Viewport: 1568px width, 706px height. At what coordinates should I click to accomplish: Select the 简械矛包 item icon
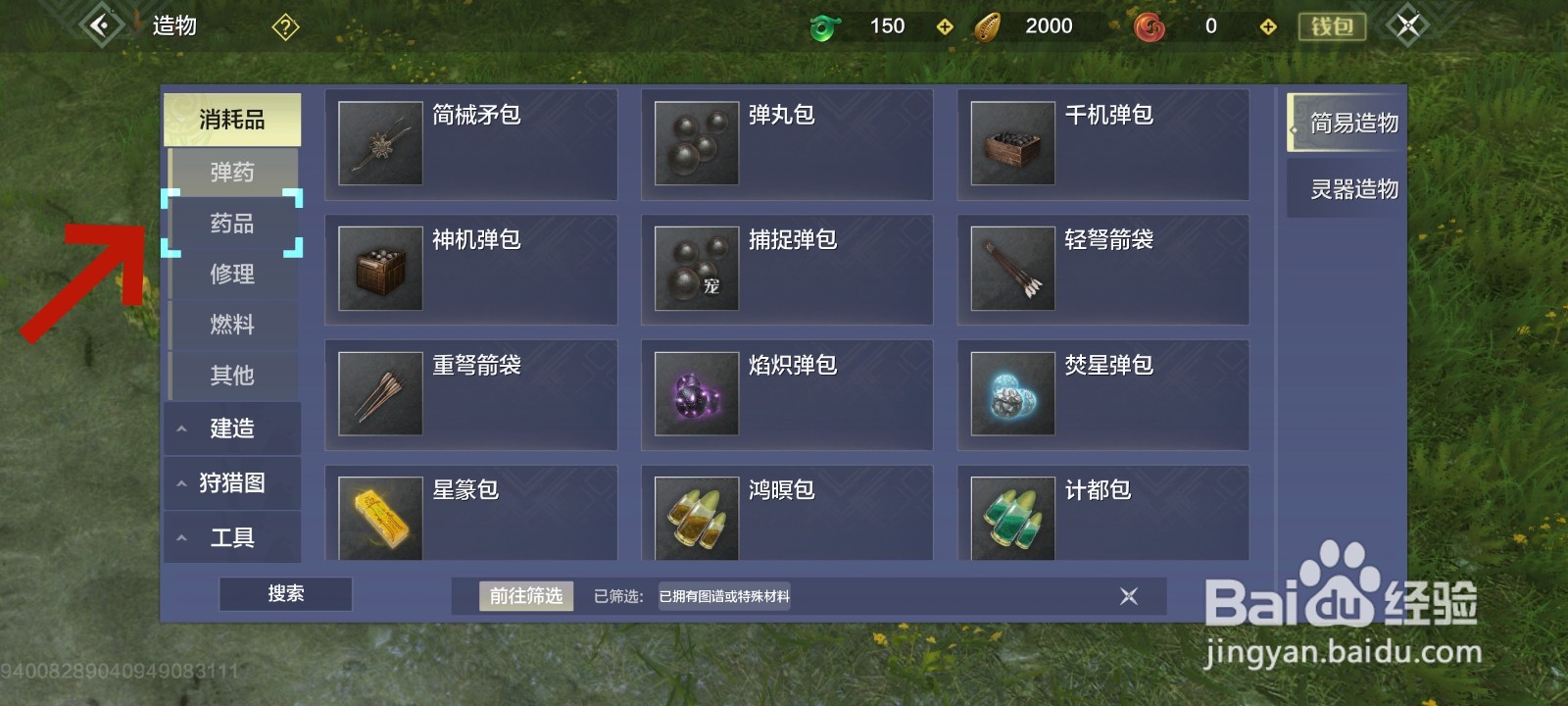coord(379,143)
